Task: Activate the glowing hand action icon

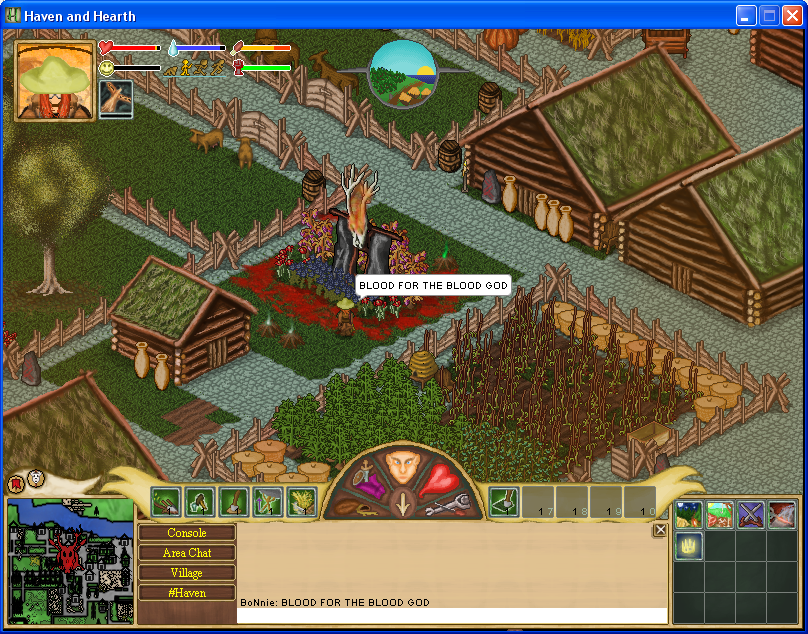Action: point(689,545)
